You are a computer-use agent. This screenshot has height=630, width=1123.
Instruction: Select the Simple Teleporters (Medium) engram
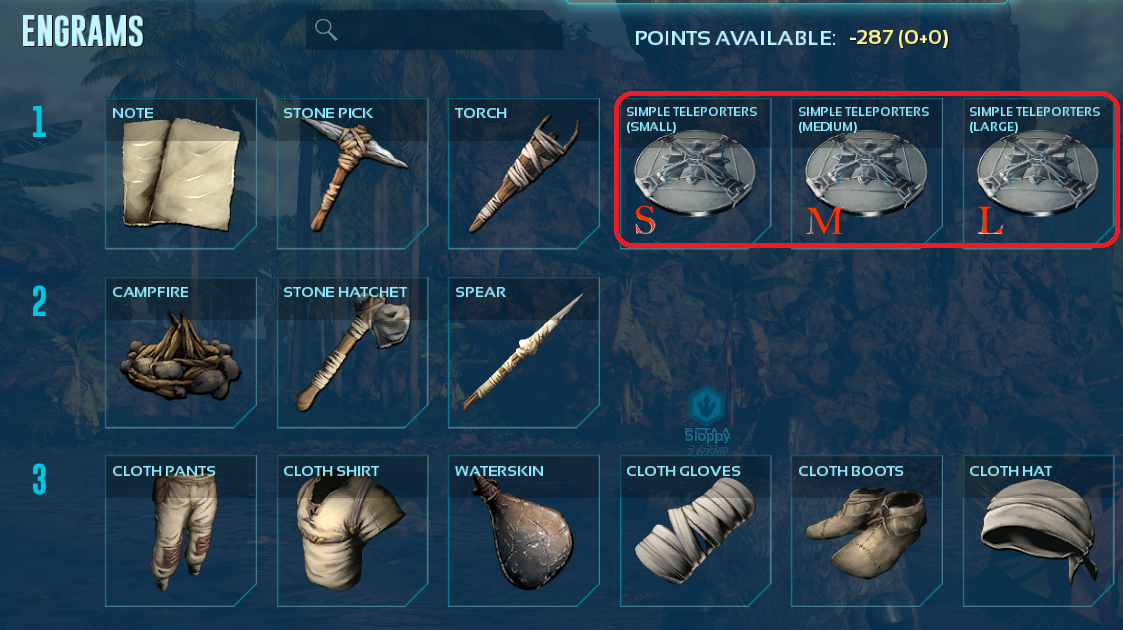(866, 173)
